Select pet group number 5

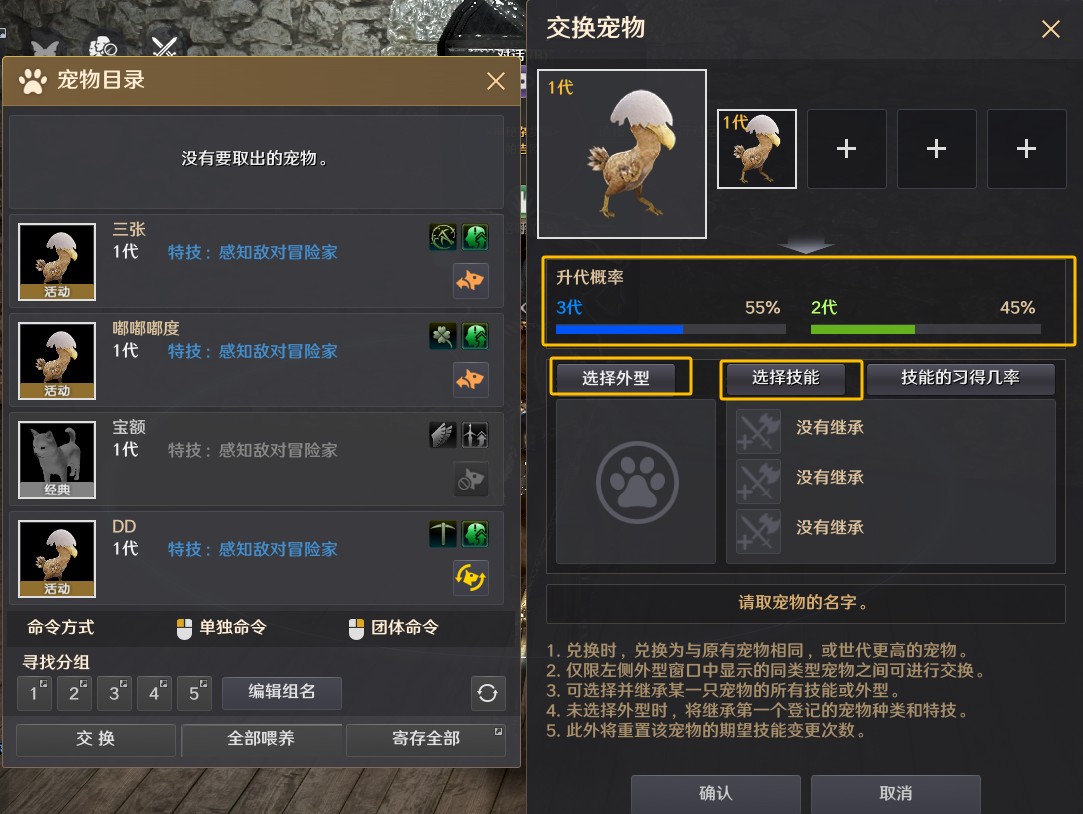tap(194, 693)
